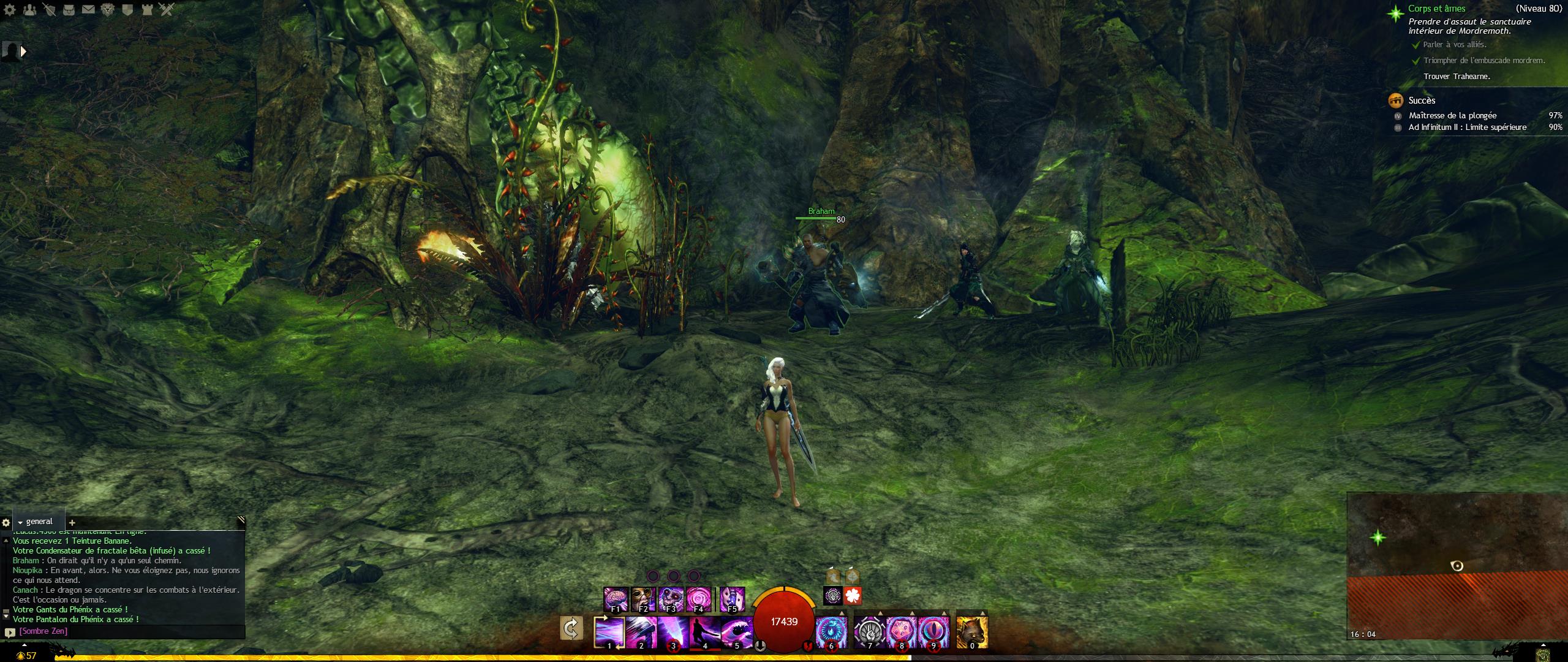Viewport: 1568px width, 662px height.
Task: Activate the wolf elite skill
Action: (x=972, y=632)
